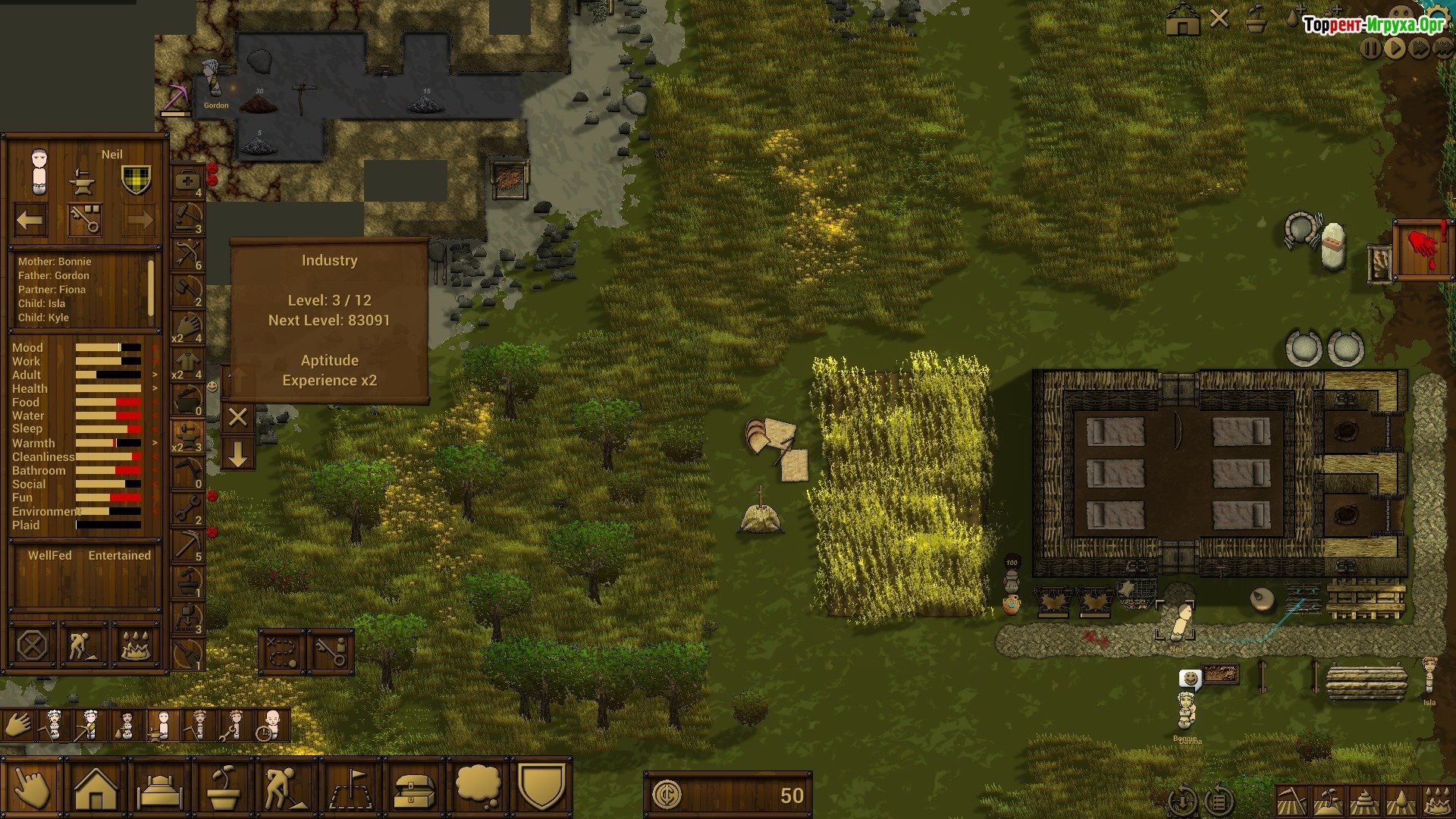The height and width of the screenshot is (819, 1456).
Task: Click the campfire icon in villager panel
Action: [x=137, y=646]
